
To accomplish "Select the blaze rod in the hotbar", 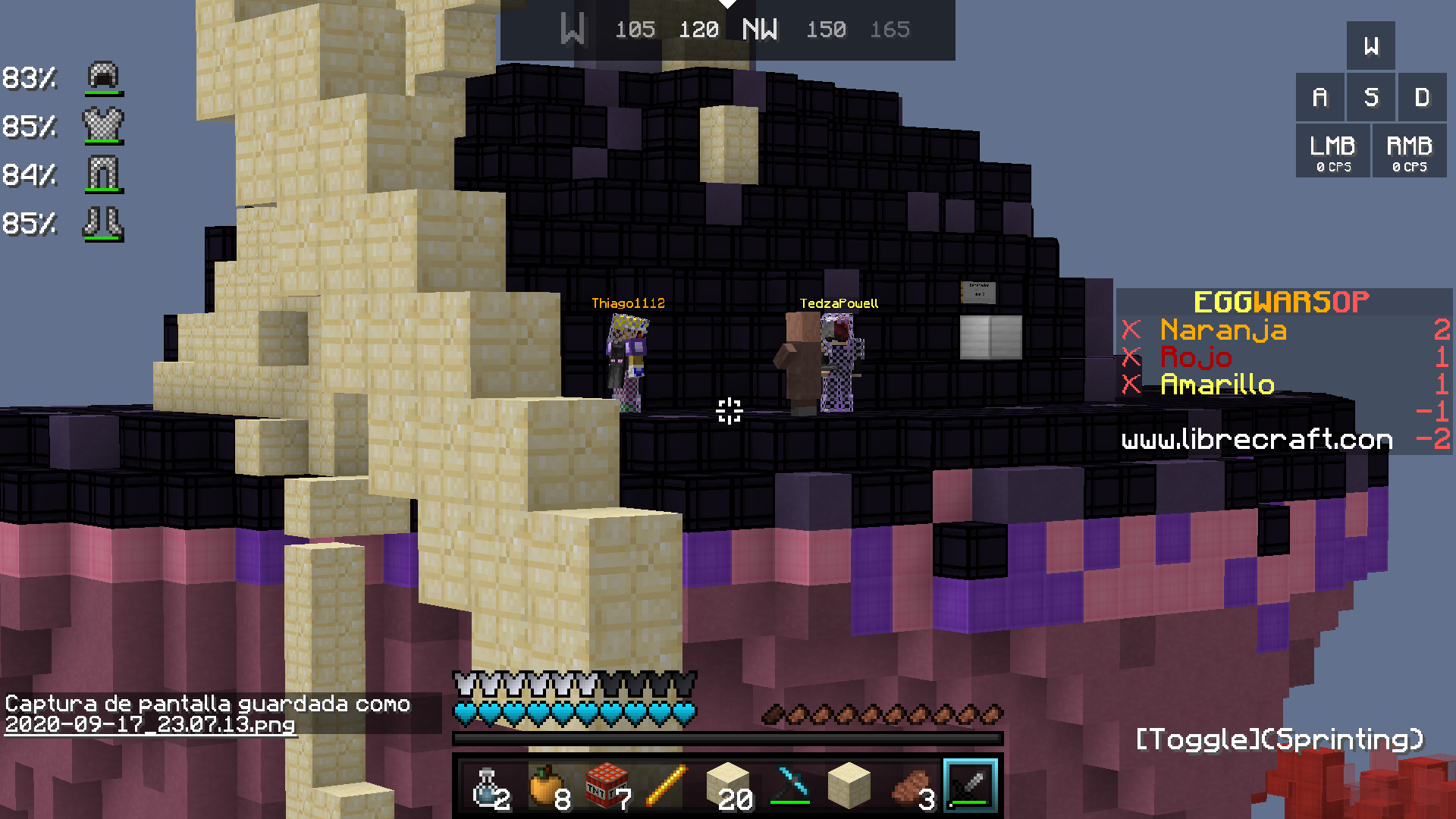I will pos(667,786).
